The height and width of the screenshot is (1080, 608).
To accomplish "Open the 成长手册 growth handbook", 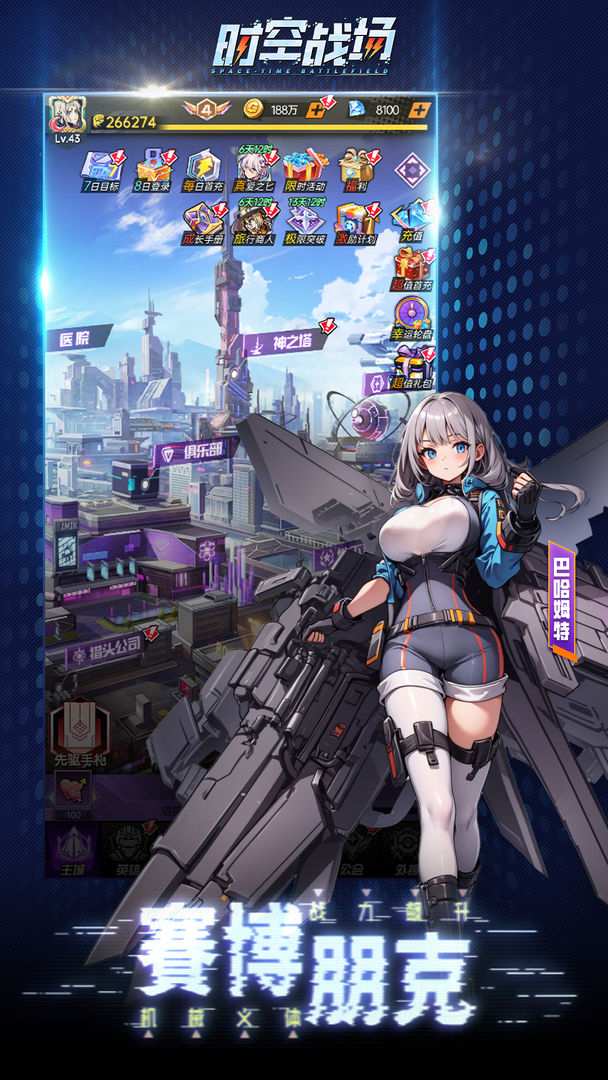I will [x=201, y=221].
